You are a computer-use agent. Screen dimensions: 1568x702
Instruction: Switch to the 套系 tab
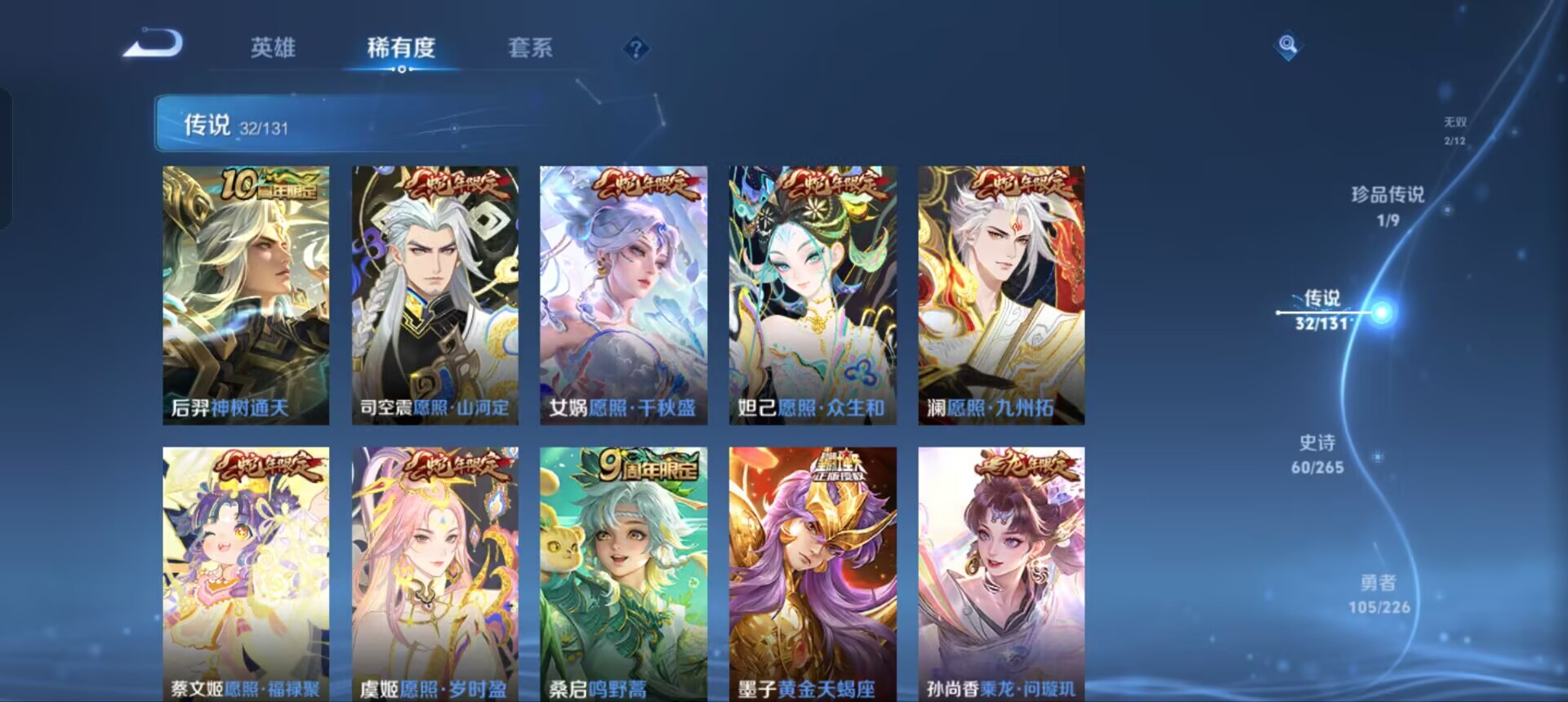pyautogui.click(x=529, y=49)
